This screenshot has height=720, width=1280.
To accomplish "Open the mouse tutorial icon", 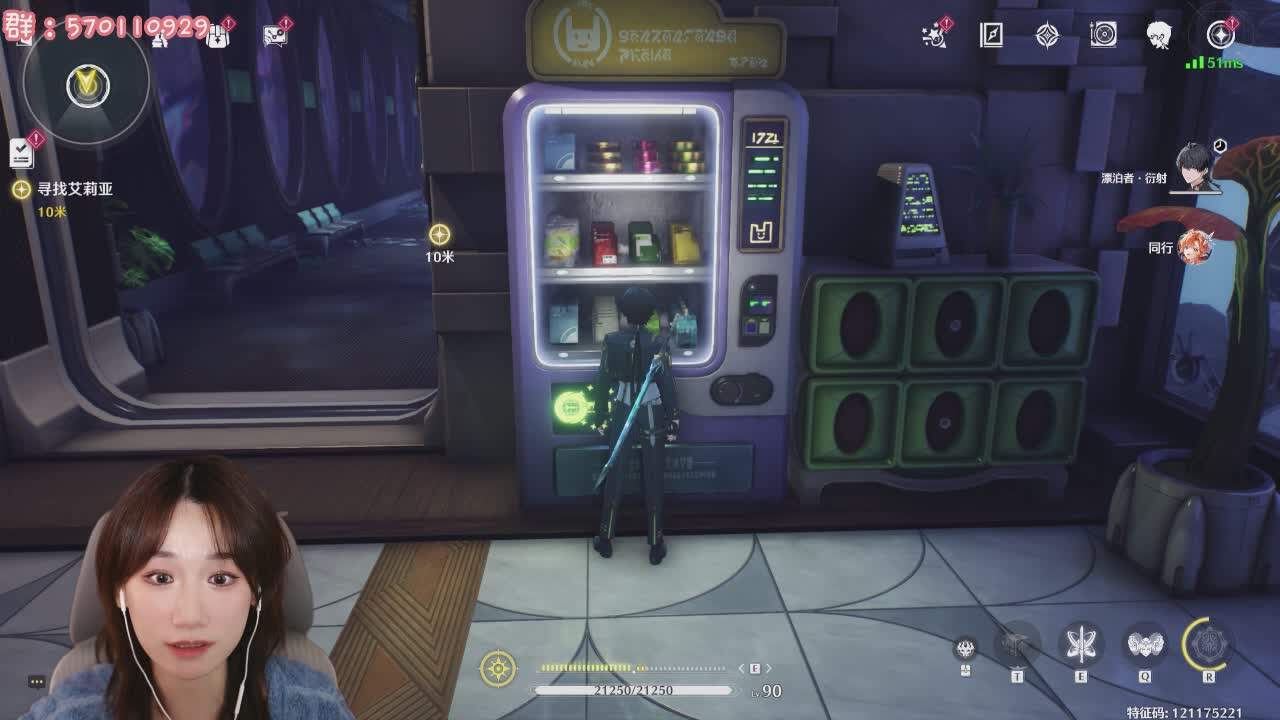I will (x=216, y=36).
